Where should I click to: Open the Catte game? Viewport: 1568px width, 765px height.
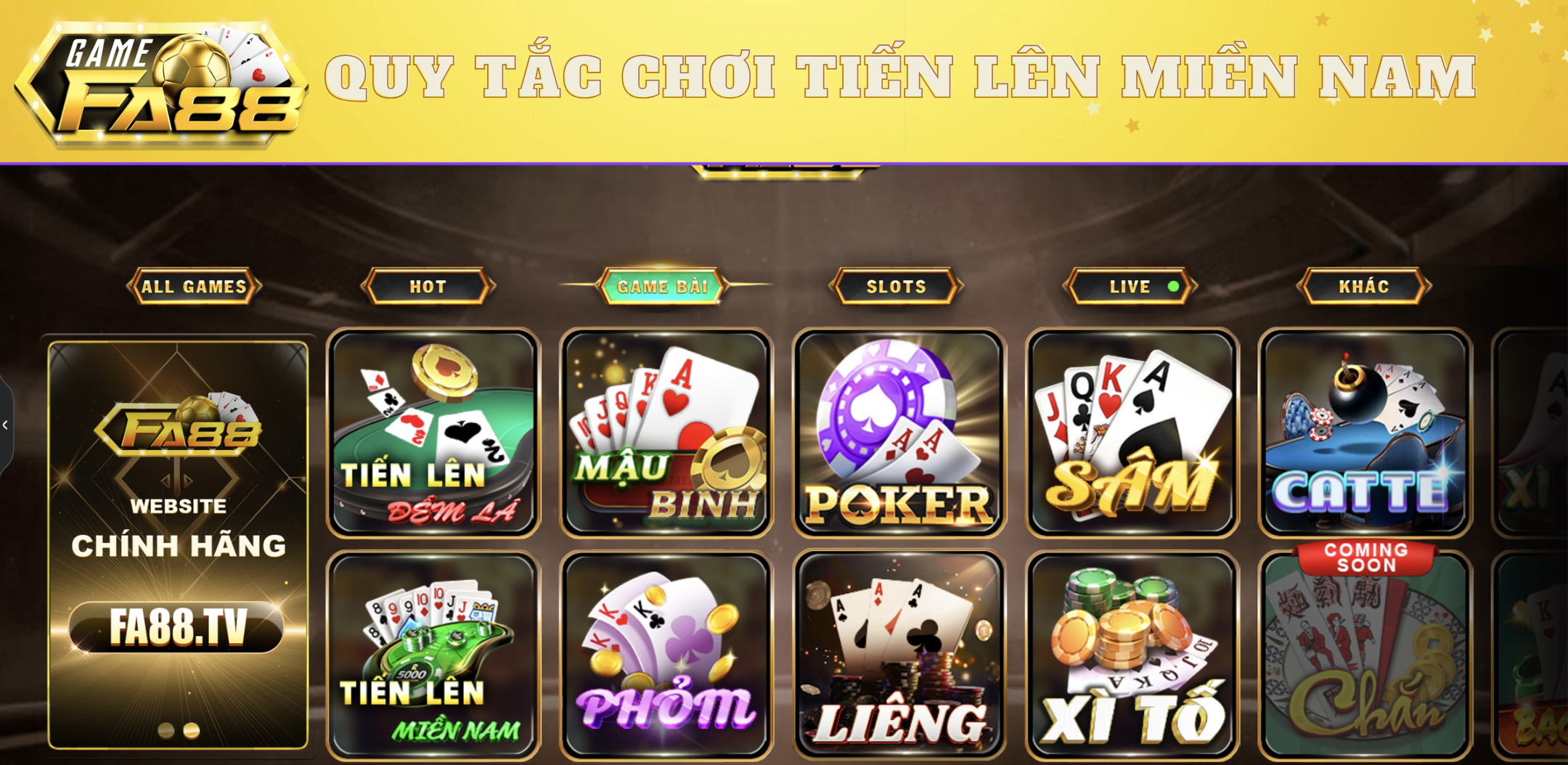(1366, 432)
